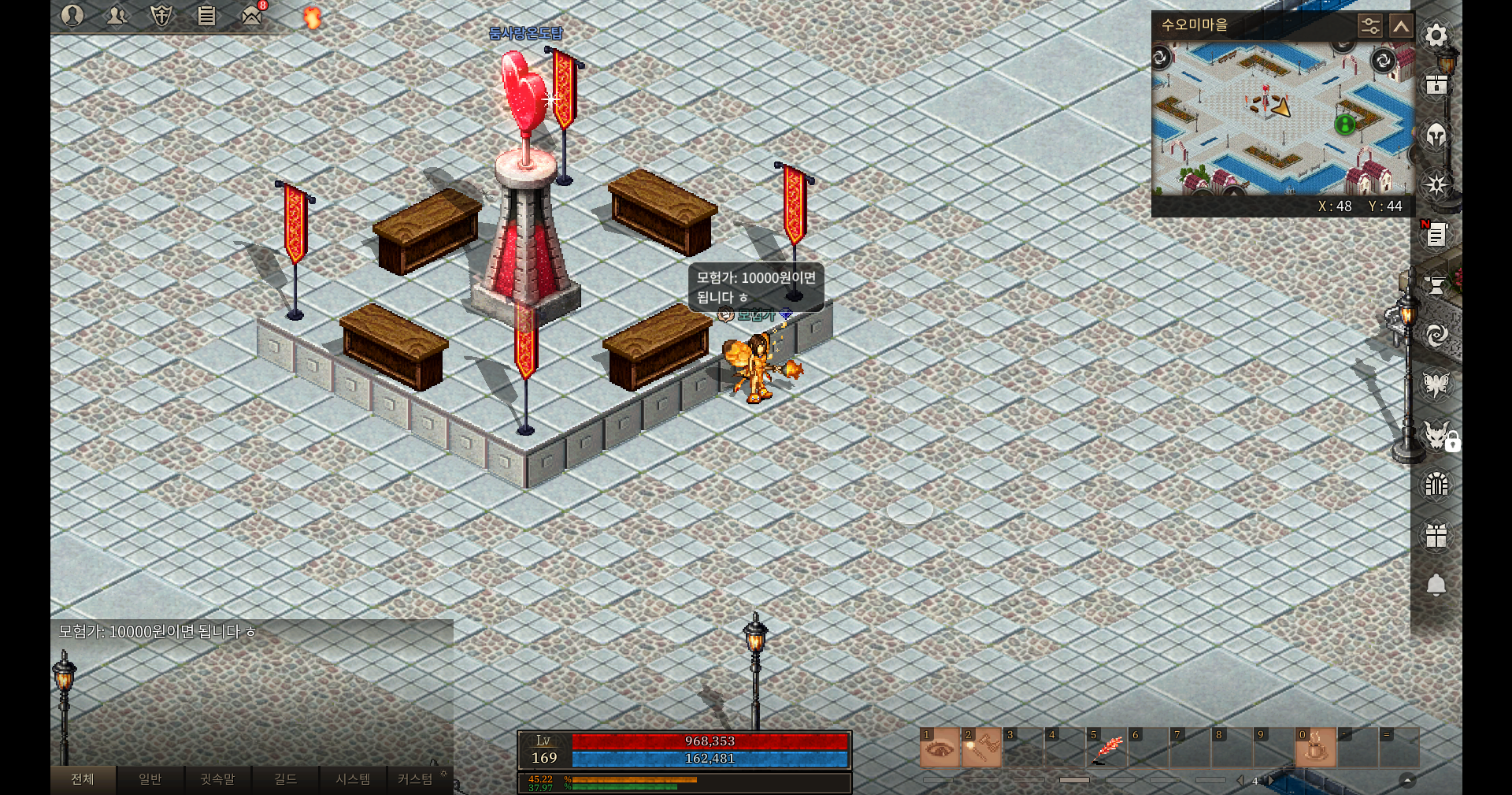
Task: Open the quest scroll marked N
Action: tap(1436, 235)
